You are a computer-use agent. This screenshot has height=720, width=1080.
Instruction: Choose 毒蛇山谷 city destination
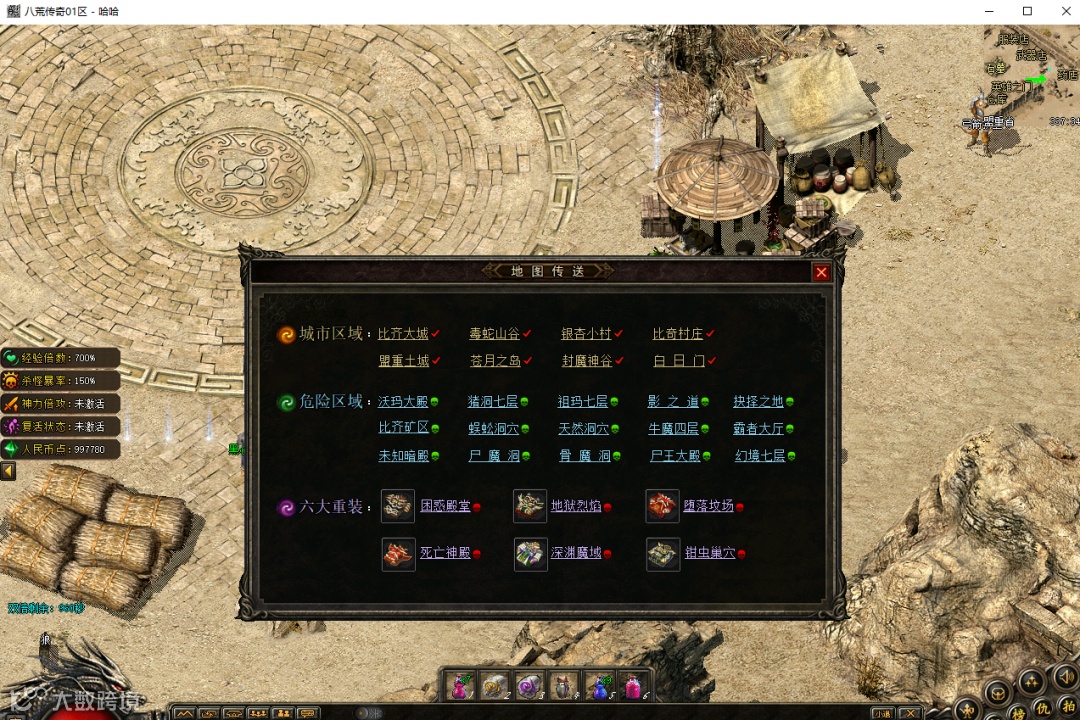(x=494, y=334)
